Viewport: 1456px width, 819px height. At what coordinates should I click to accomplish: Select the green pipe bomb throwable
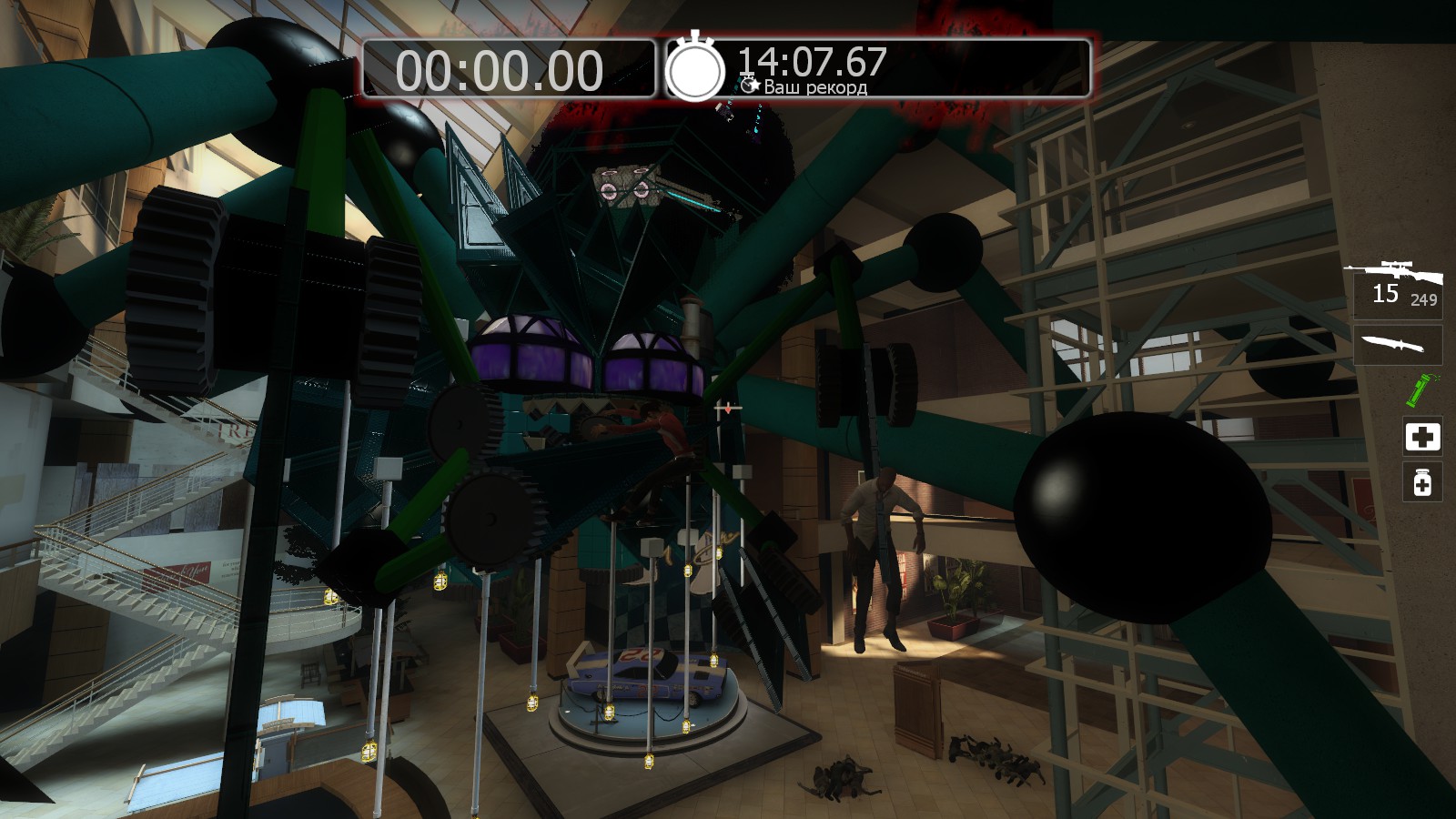click(x=1418, y=391)
